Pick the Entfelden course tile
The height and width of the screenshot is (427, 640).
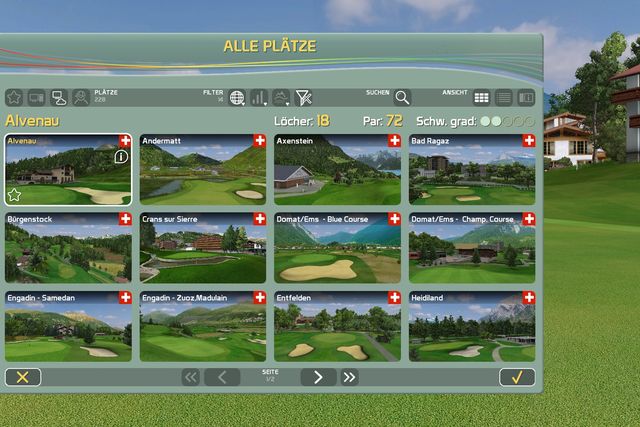click(337, 329)
